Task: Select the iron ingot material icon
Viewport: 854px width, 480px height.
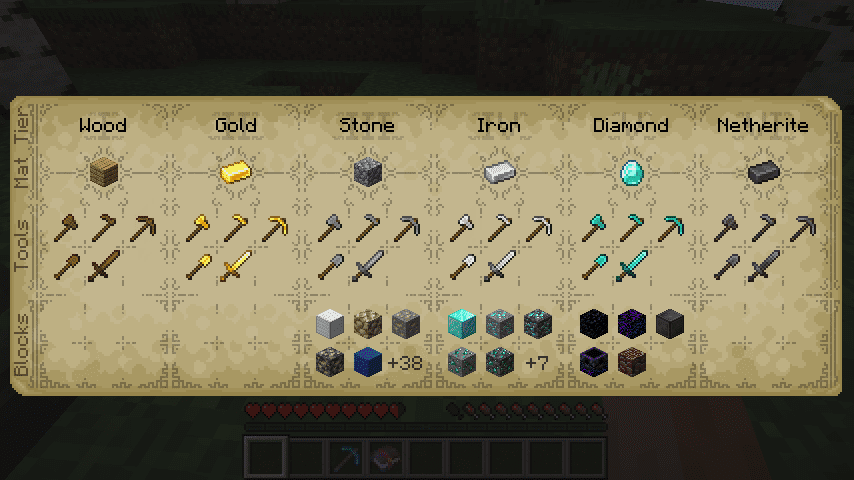Action: (x=498, y=172)
